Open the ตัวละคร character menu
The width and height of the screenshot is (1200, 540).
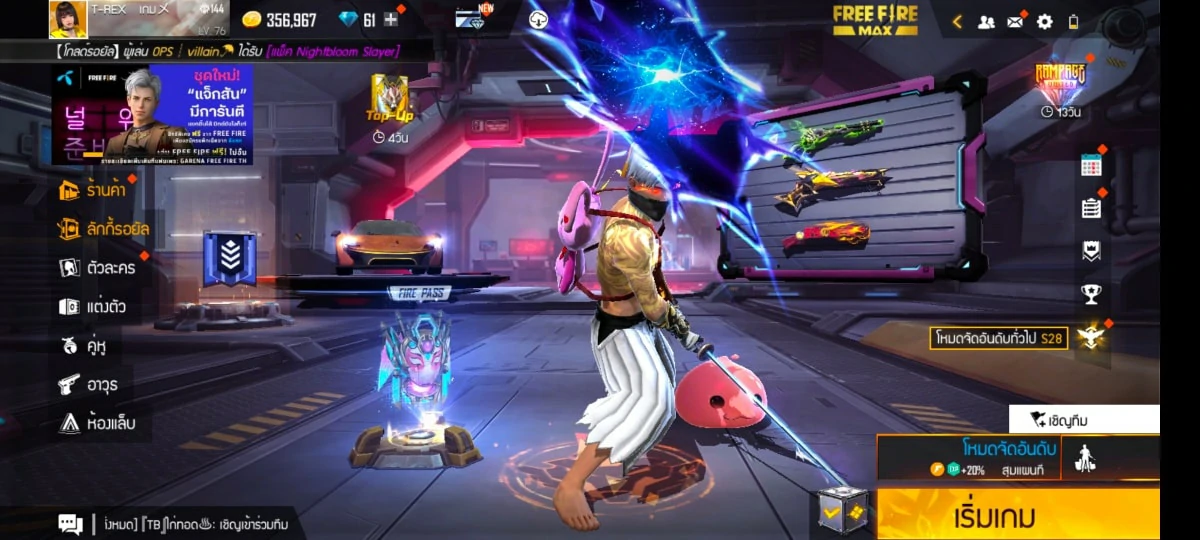(x=97, y=268)
